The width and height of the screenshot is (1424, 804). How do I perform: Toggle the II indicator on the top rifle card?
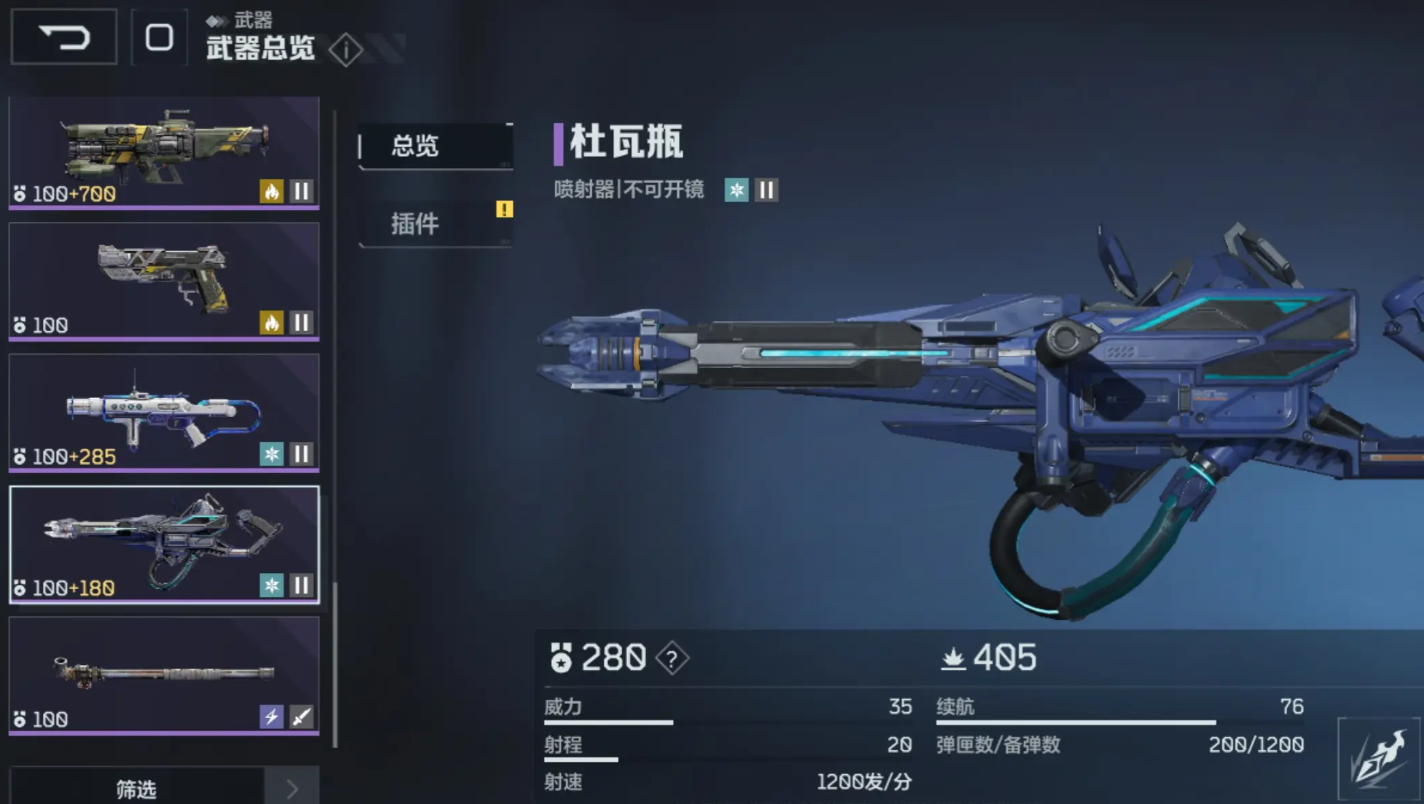301,190
